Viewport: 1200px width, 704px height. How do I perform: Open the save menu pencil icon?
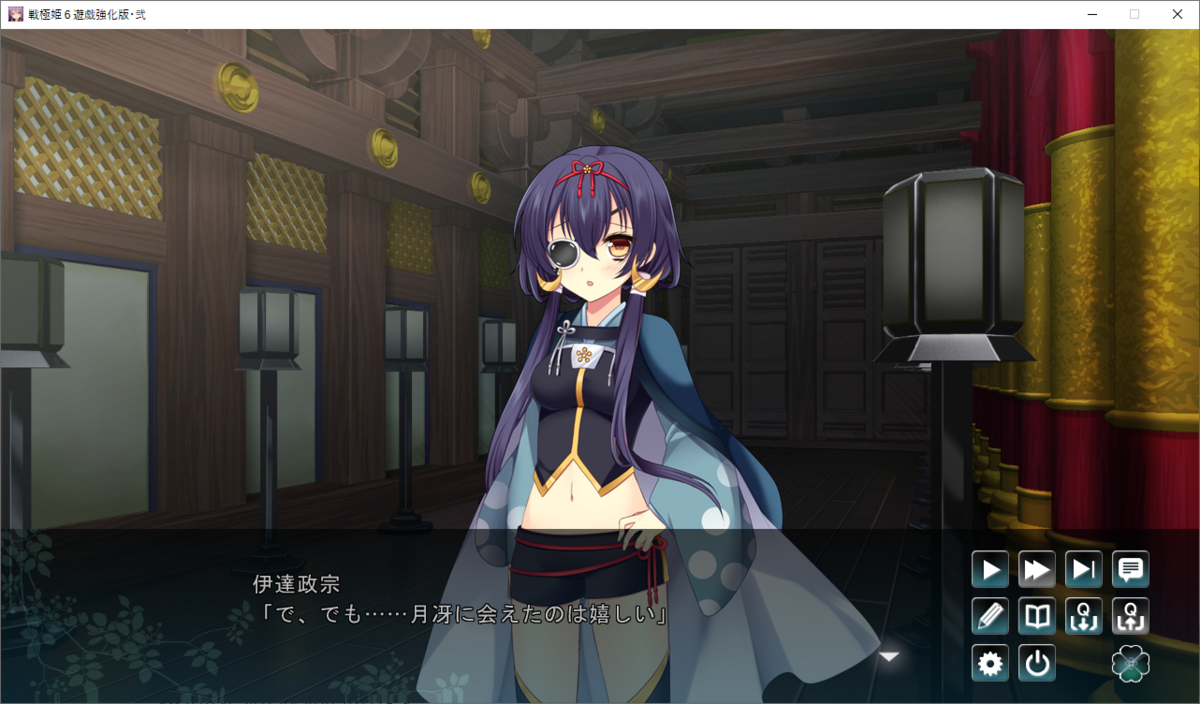pos(990,616)
